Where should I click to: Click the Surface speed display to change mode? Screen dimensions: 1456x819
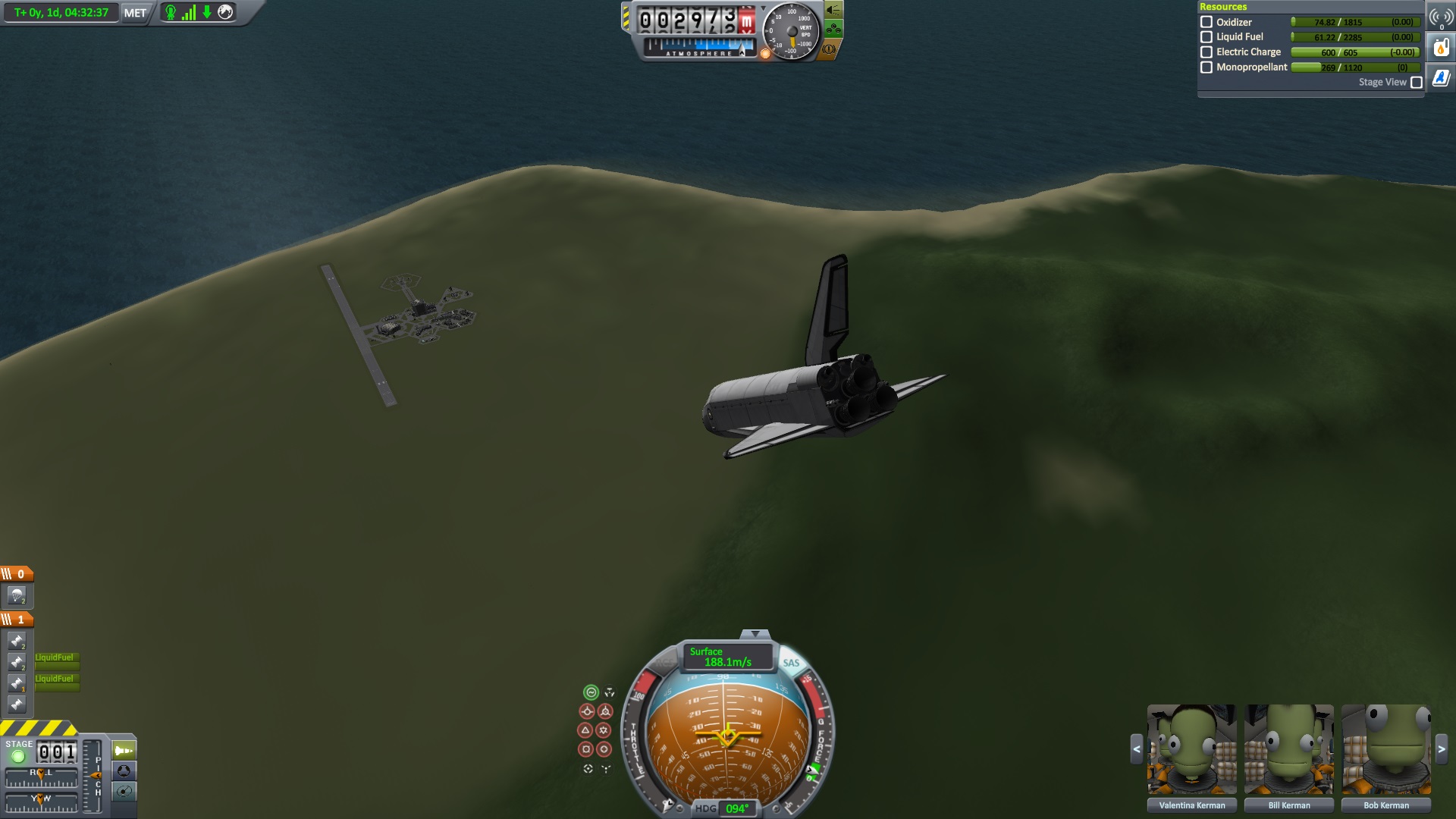pos(727,657)
